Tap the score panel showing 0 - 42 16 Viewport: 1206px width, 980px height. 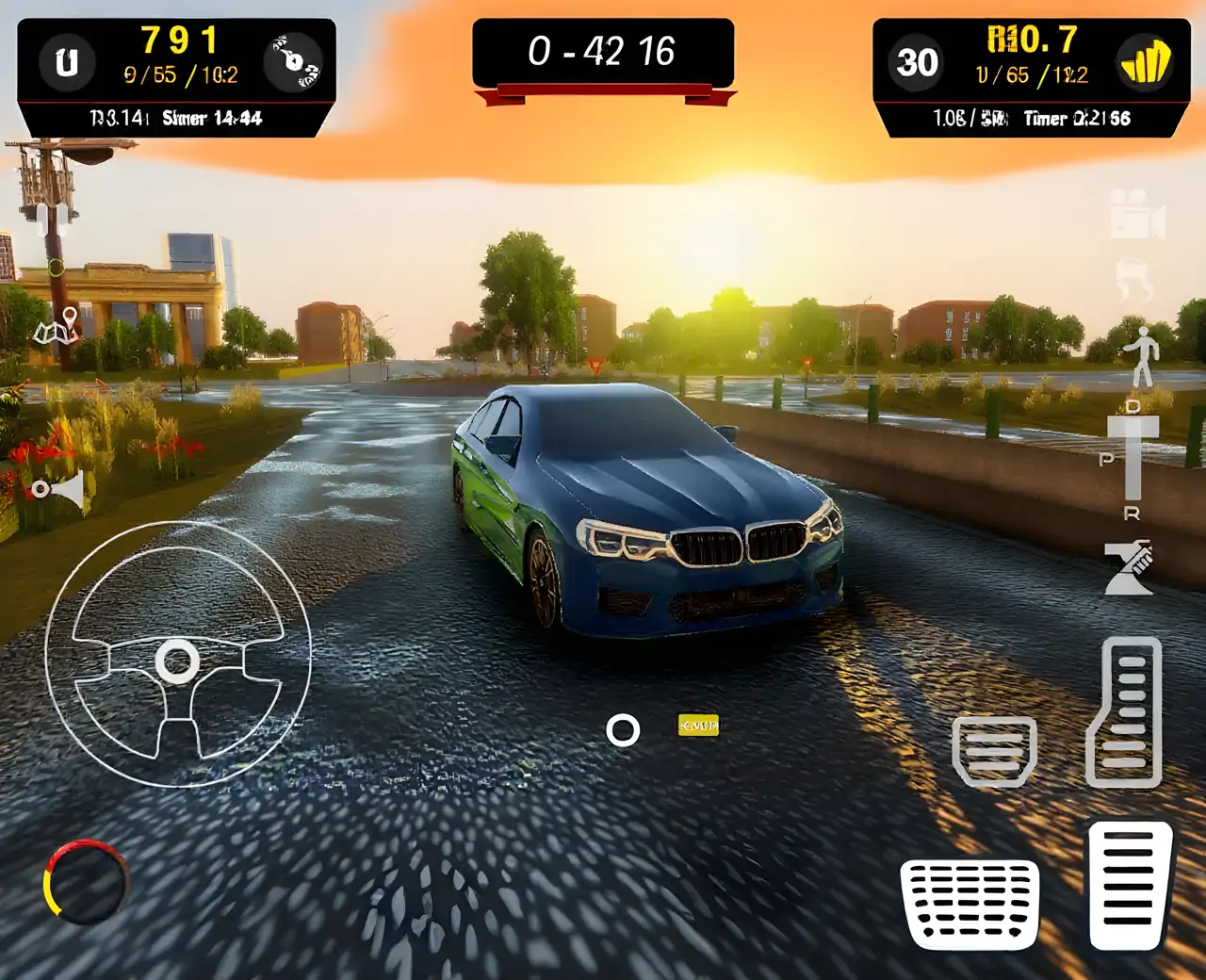coord(603,54)
